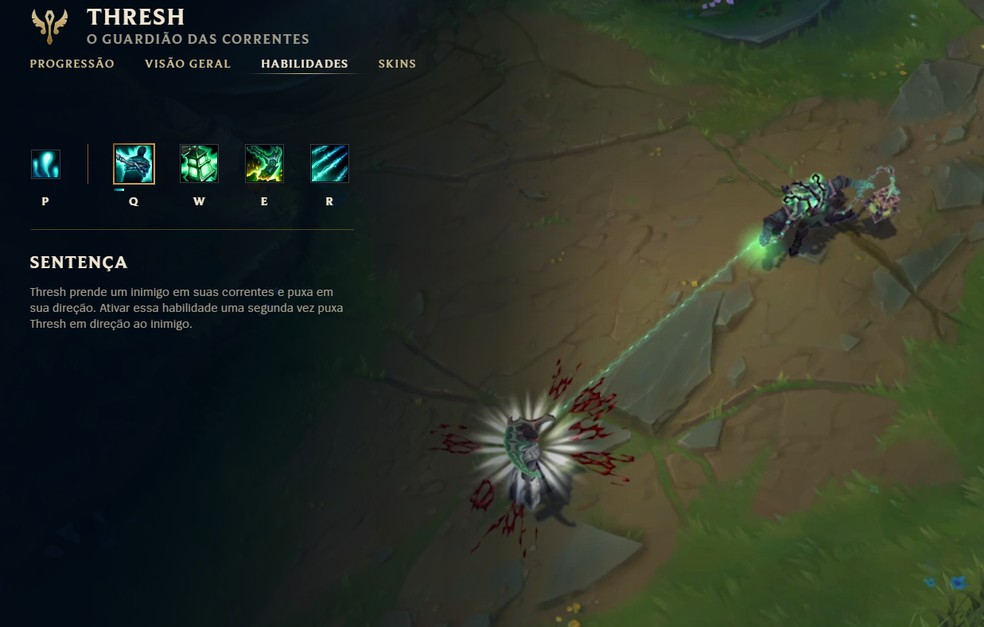Viewport: 984px width, 627px height.
Task: Select Thresh's passive ability icon
Action: tap(46, 164)
